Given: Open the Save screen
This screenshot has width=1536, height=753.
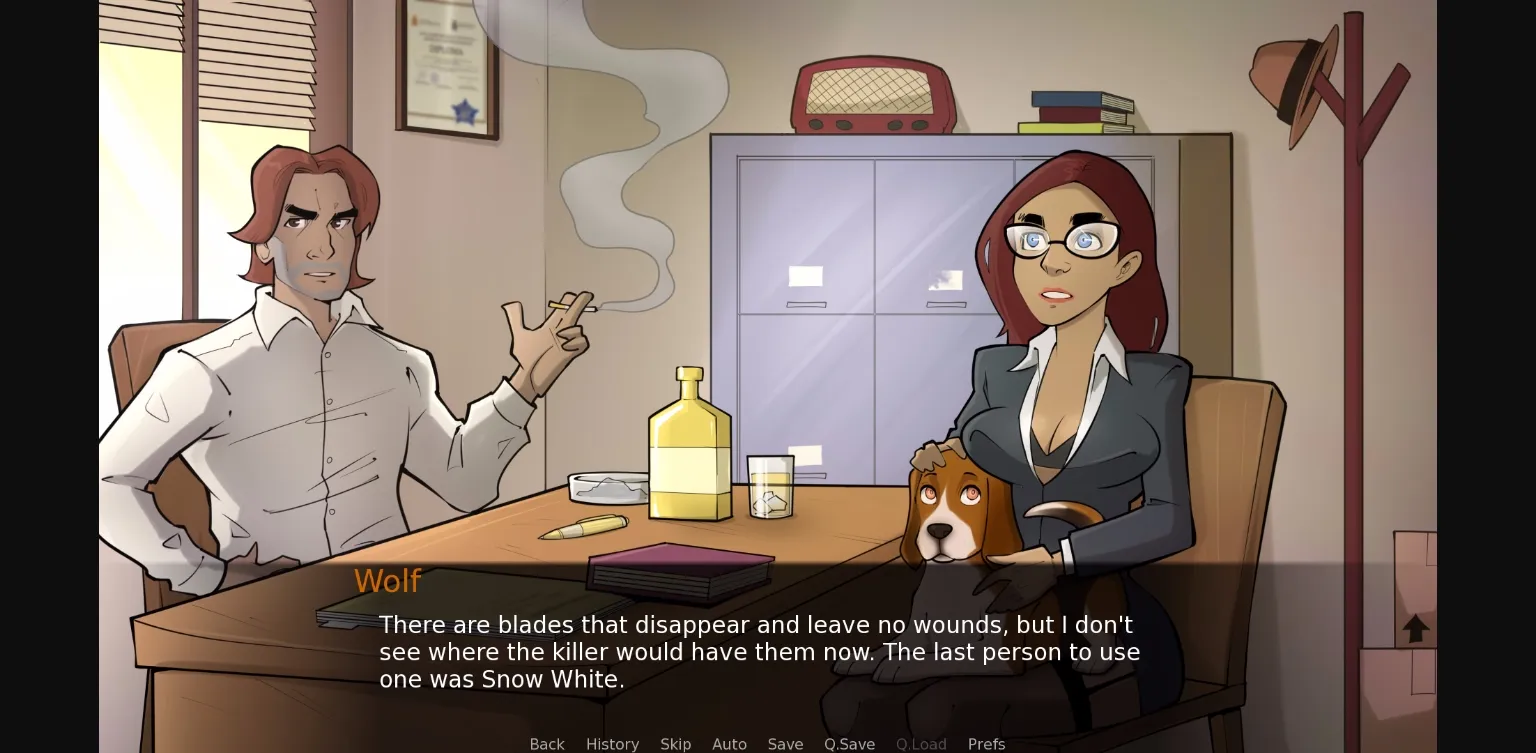Looking at the screenshot, I should tap(785, 744).
